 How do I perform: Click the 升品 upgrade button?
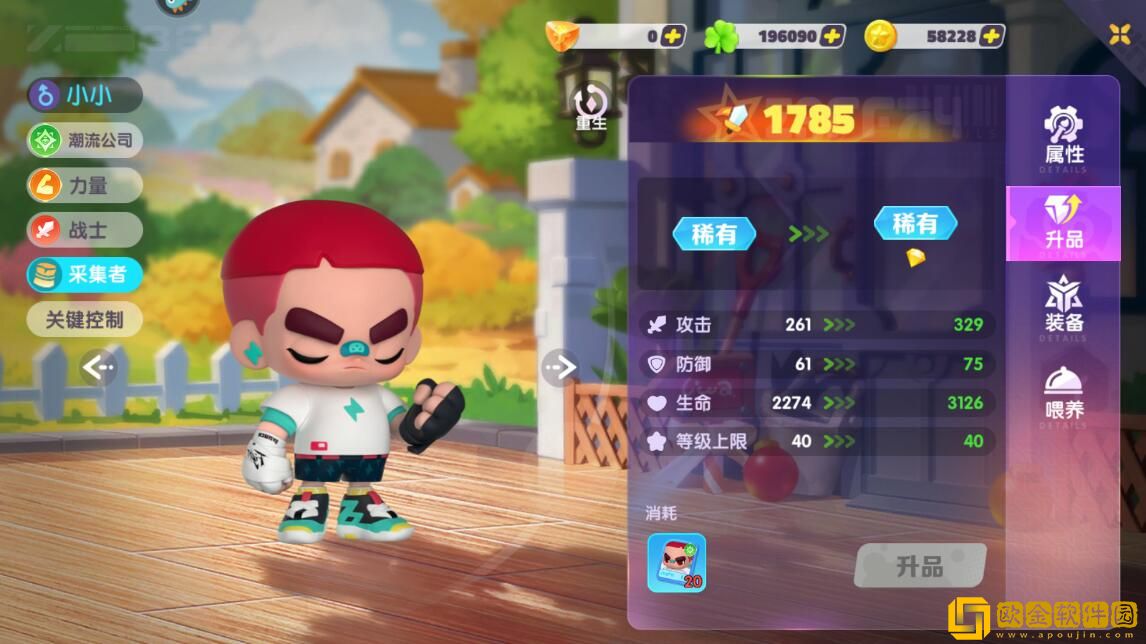920,566
